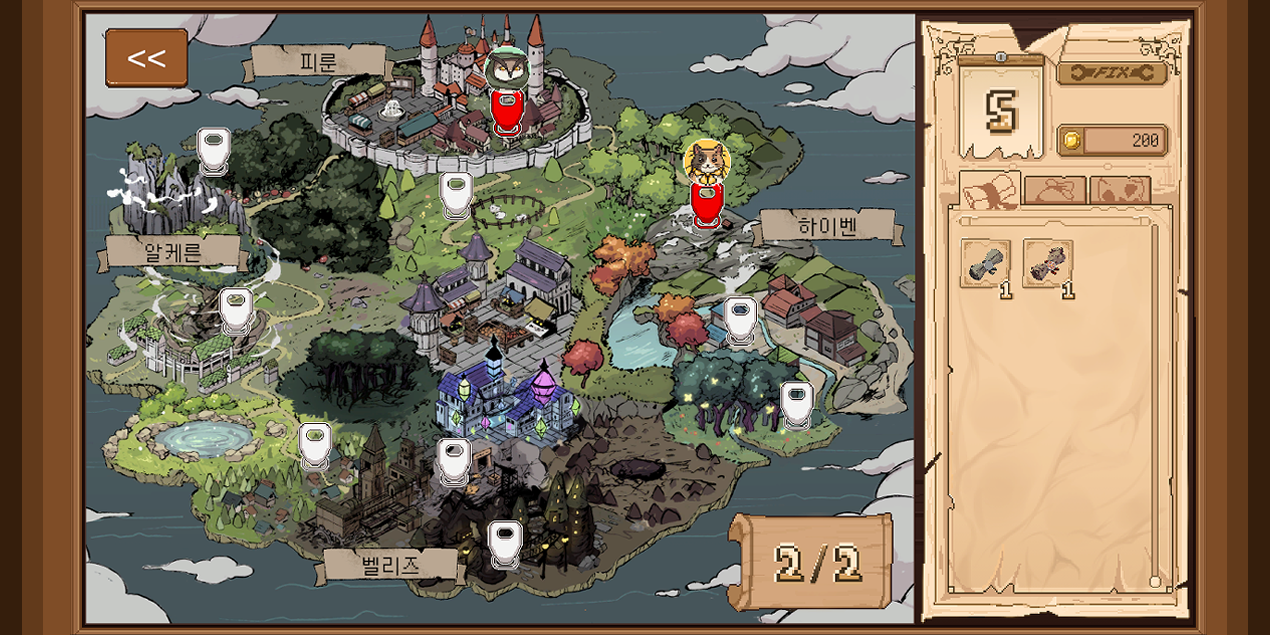Click the << back button
This screenshot has width=1270, height=635.
(146, 58)
